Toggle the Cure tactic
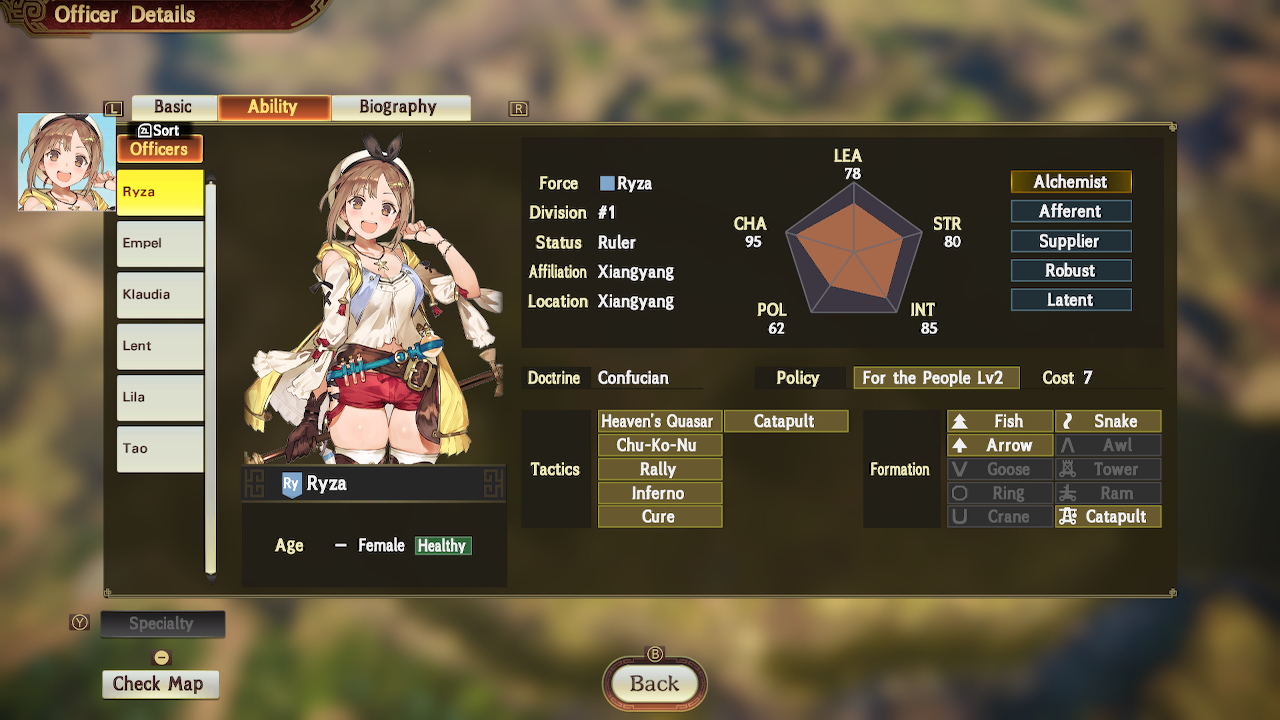1280x720 pixels. [659, 516]
